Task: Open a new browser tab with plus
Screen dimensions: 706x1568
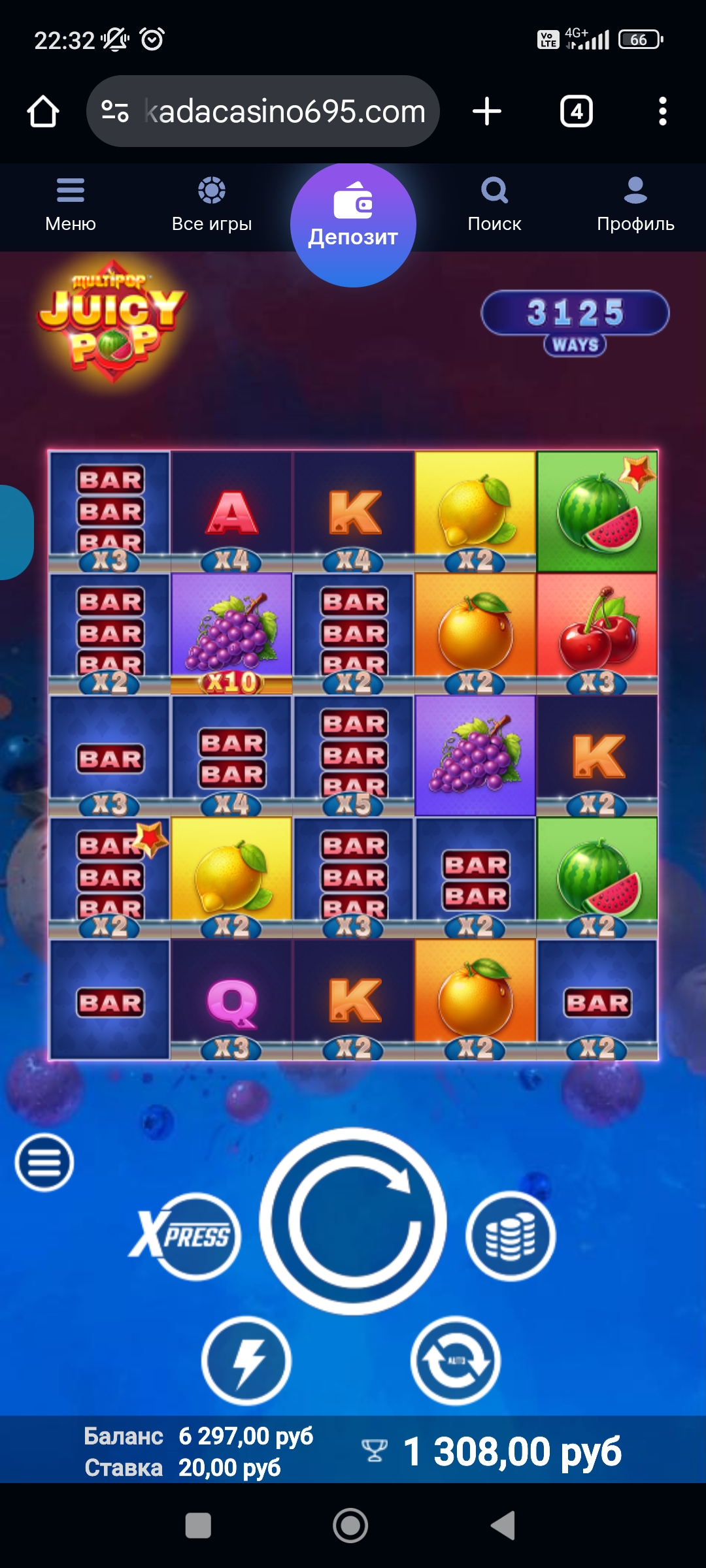Action: click(487, 111)
